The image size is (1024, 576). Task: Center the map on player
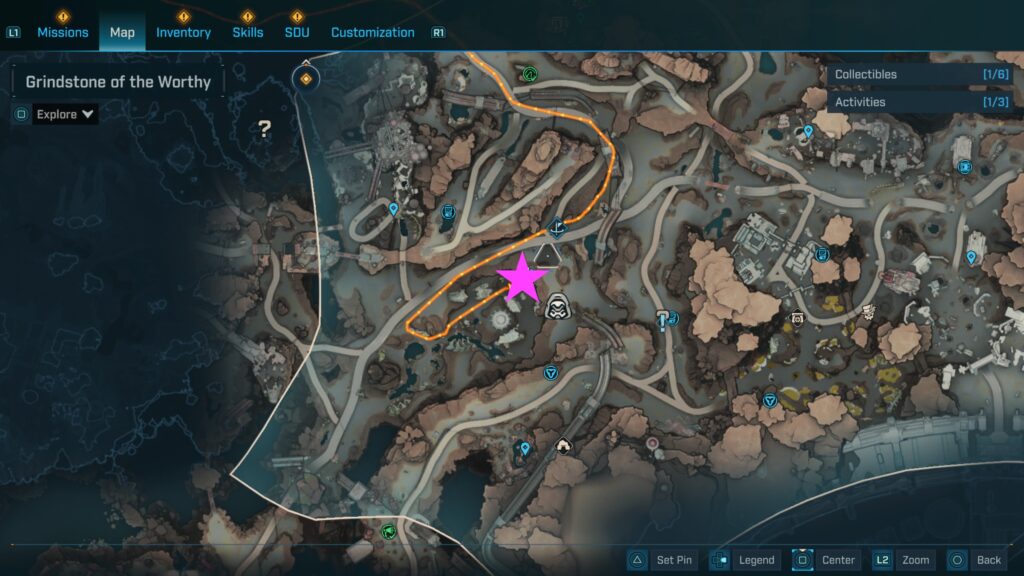pyautogui.click(x=825, y=560)
